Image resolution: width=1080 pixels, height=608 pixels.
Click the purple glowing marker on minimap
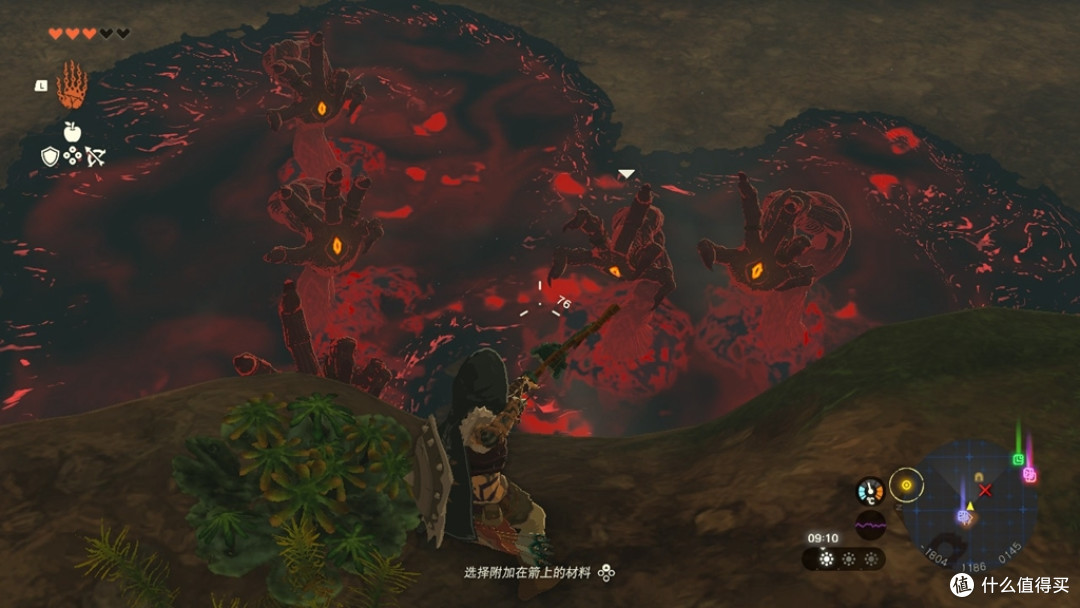click(x=964, y=516)
